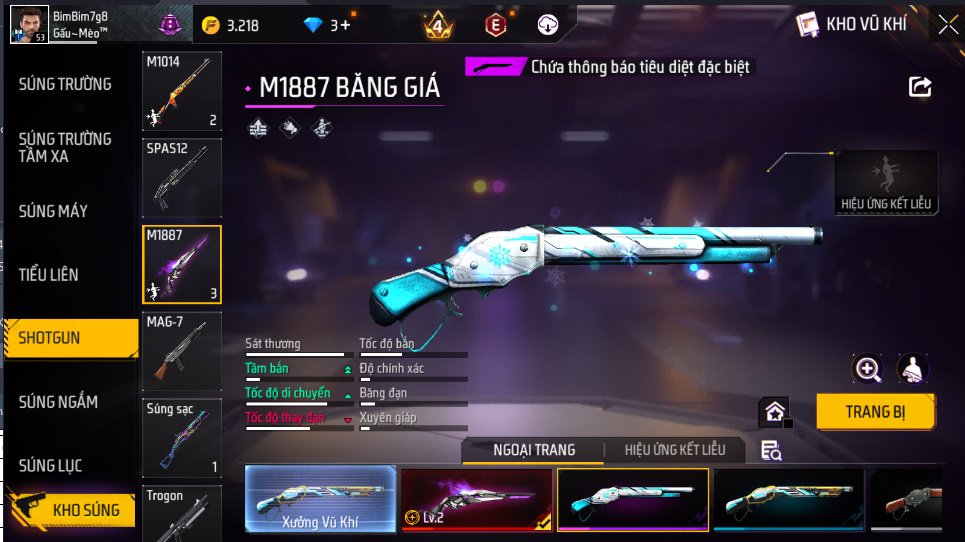Select the MAG-7 weapon slot
Screen dimensions: 965x542
(182, 350)
